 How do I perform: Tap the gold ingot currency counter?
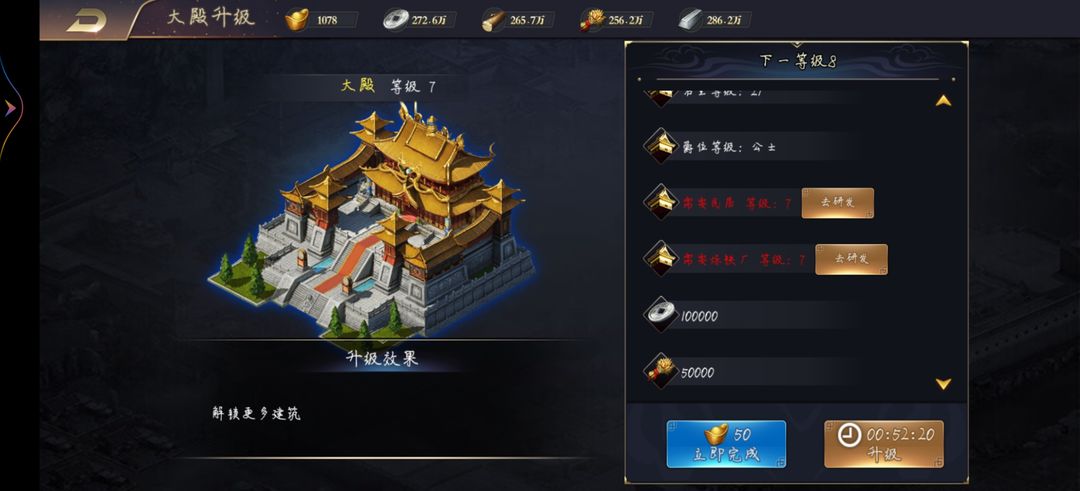tap(322, 19)
